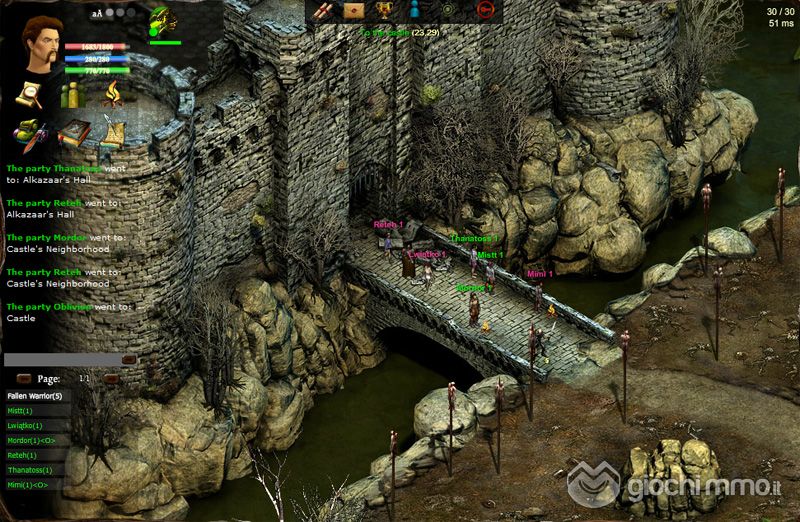Click the campfire rest icon
The image size is (800, 522).
111,94
